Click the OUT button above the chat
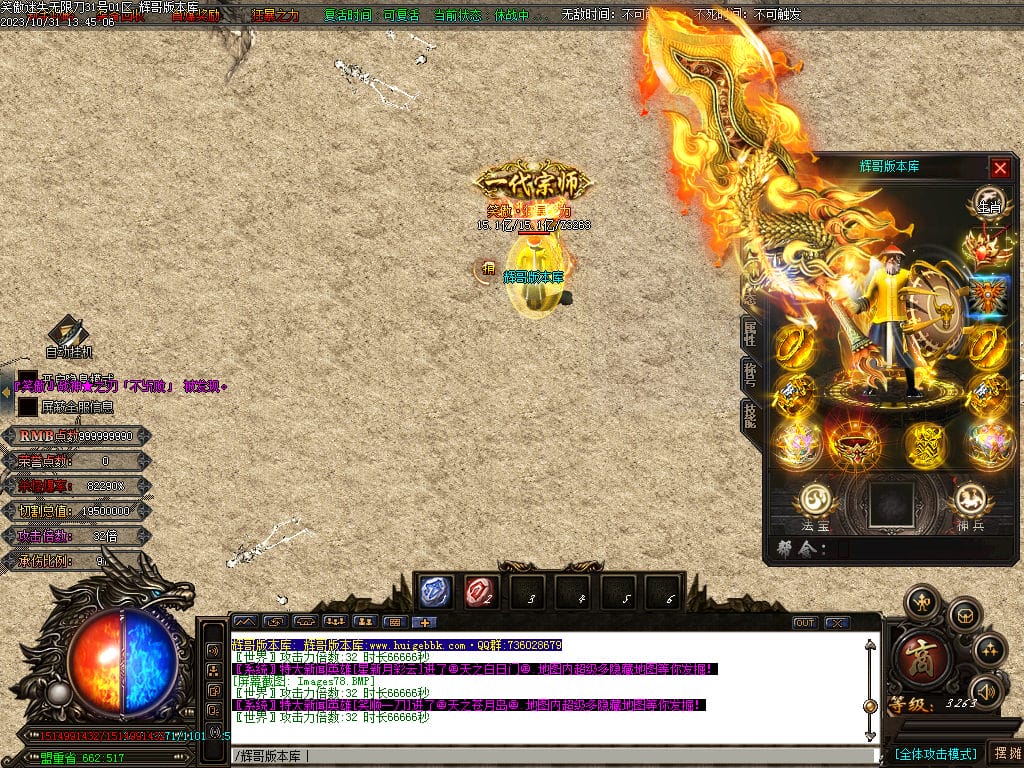Screen dimensions: 1024x768 pyautogui.click(x=805, y=622)
